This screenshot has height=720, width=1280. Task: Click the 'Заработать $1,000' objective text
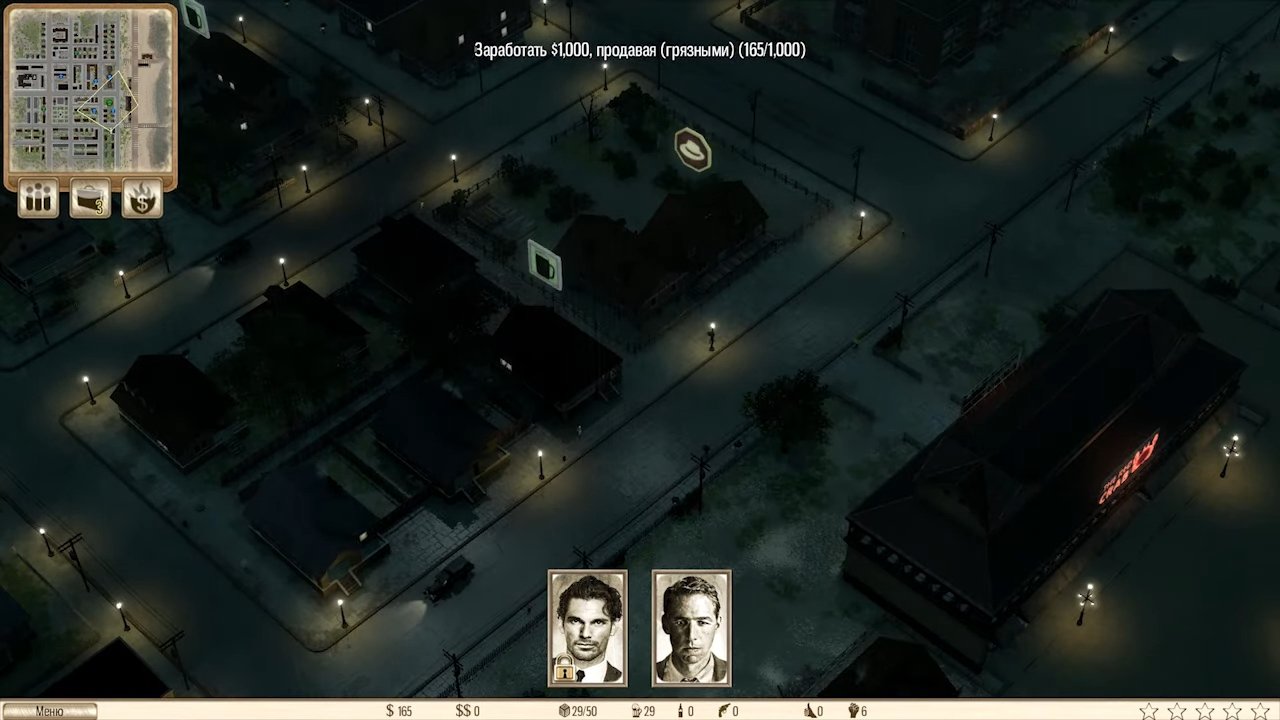point(640,49)
